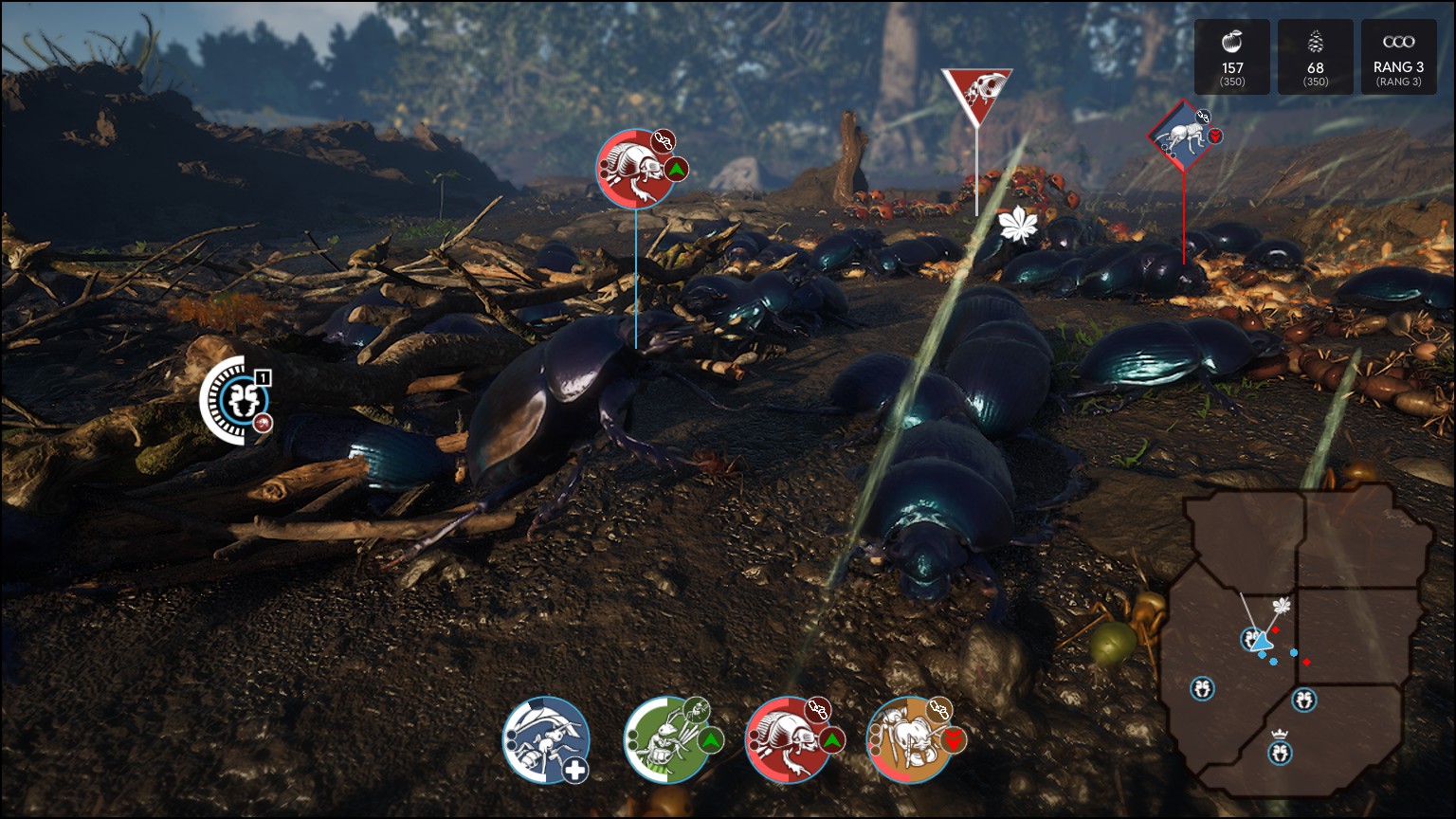Select the blue worker ant legion
This screenshot has height=819, width=1456.
546,740
